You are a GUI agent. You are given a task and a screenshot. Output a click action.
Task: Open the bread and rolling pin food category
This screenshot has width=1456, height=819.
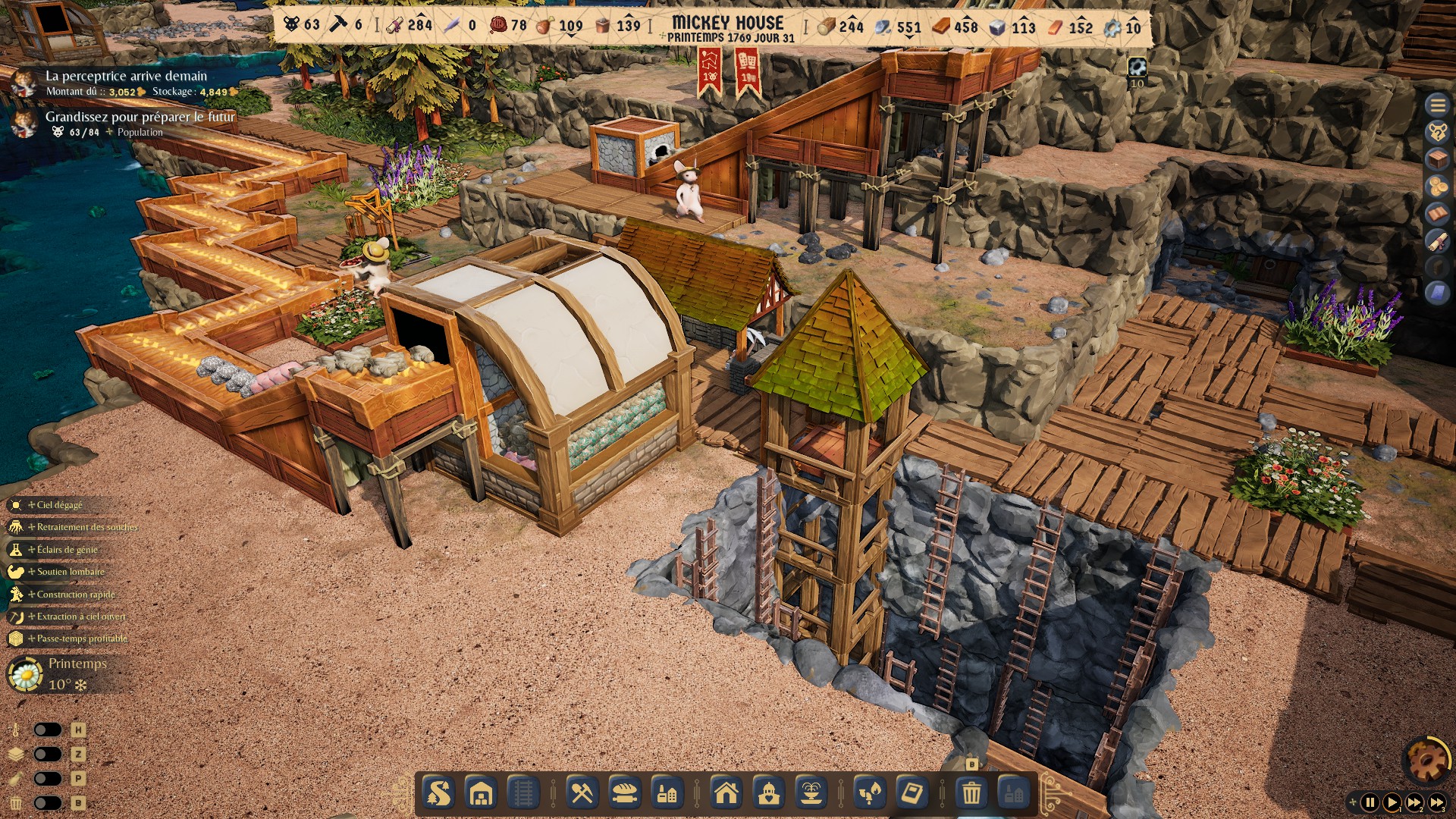[x=625, y=794]
